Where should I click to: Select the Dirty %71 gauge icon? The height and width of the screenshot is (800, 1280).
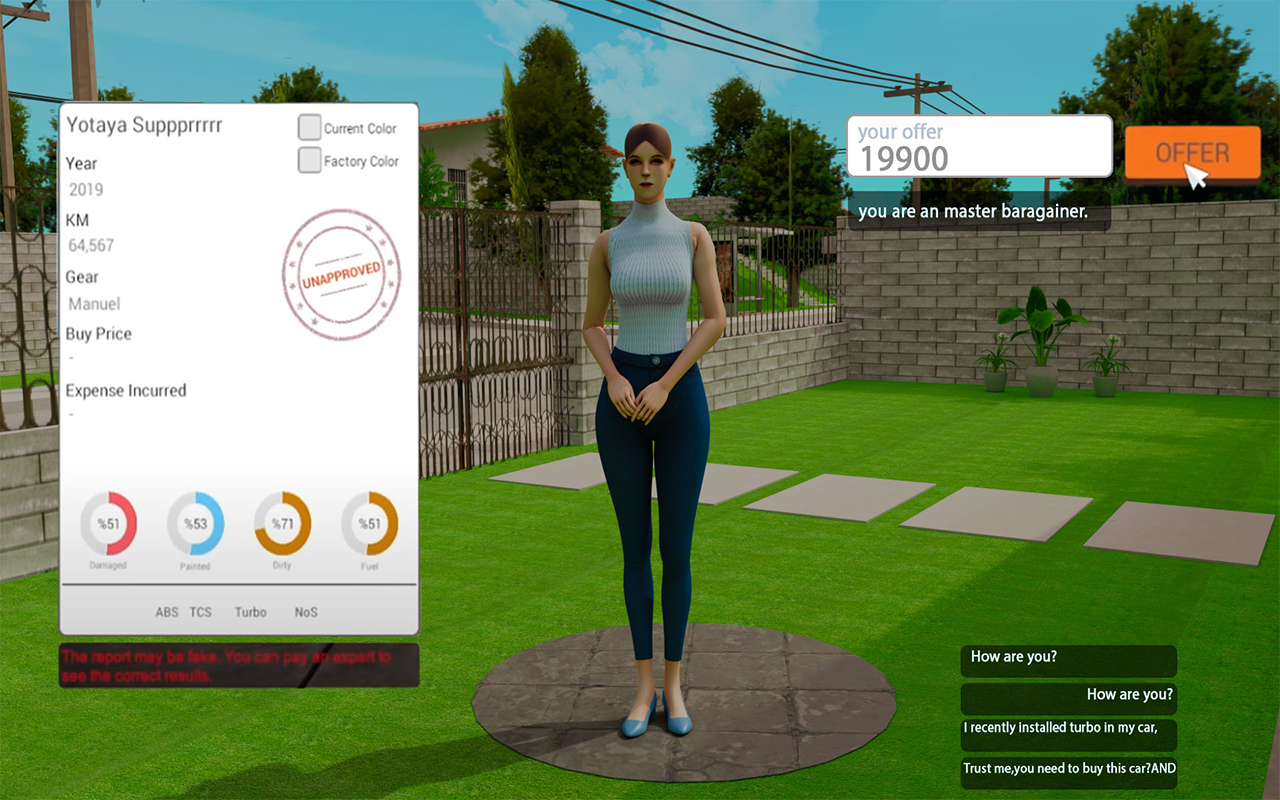click(282, 521)
